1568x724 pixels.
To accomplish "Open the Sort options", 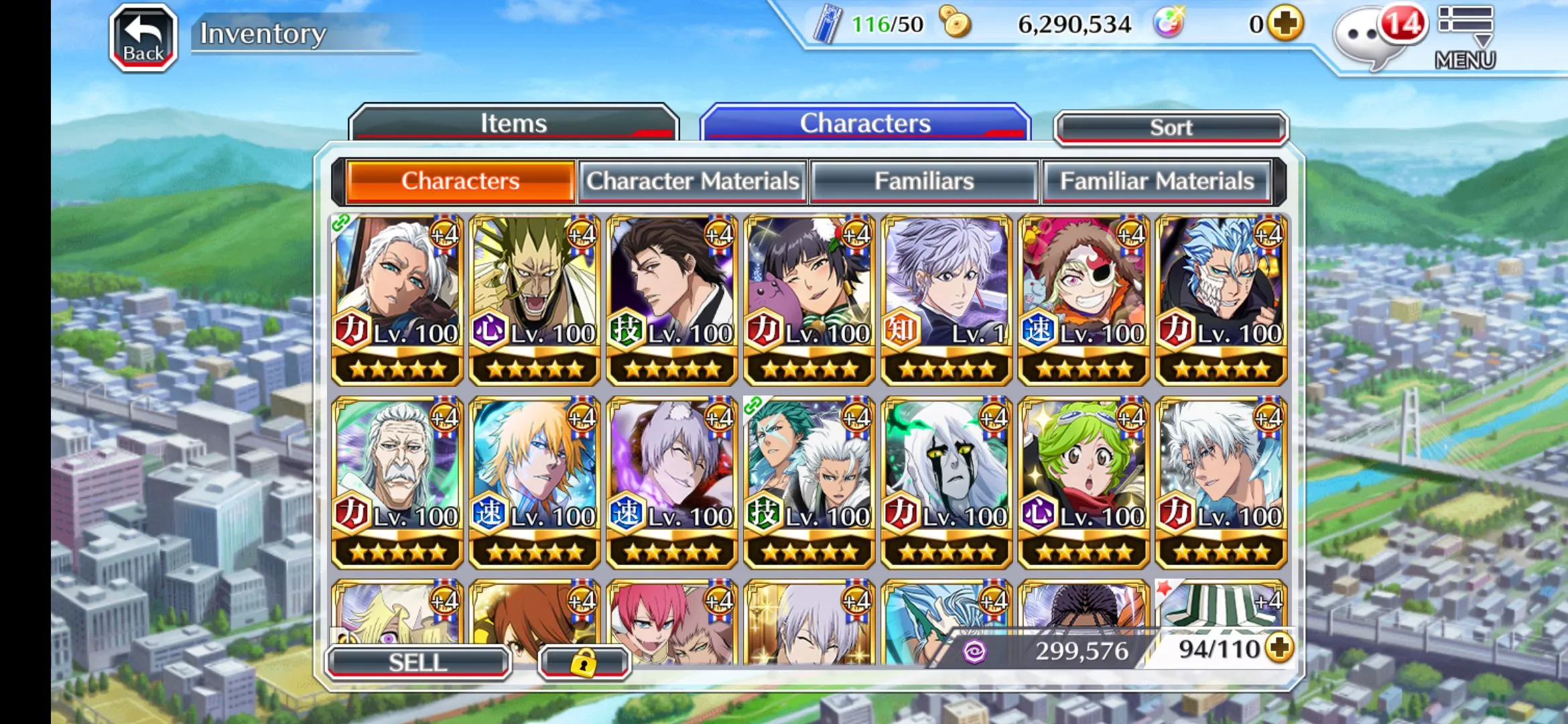I will tap(1171, 127).
